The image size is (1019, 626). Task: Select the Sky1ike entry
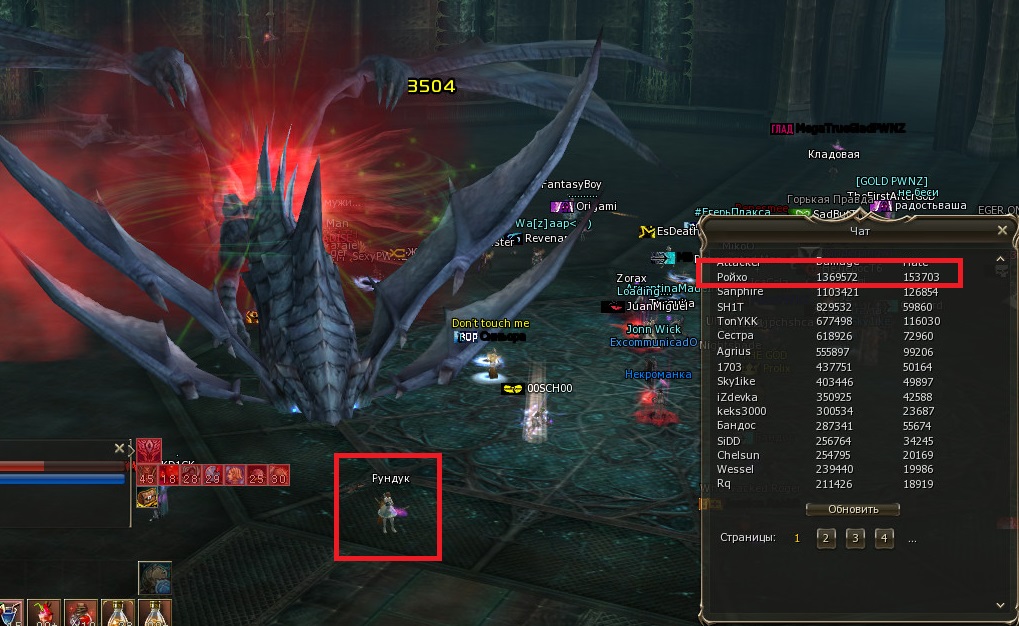(830, 381)
